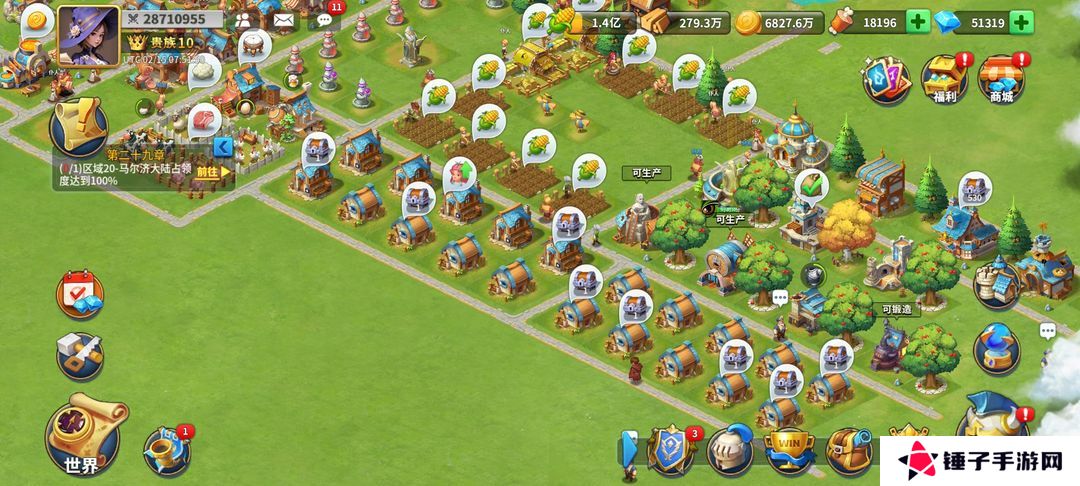Open the WIN trophy rankings
The image size is (1080, 486).
click(788, 449)
